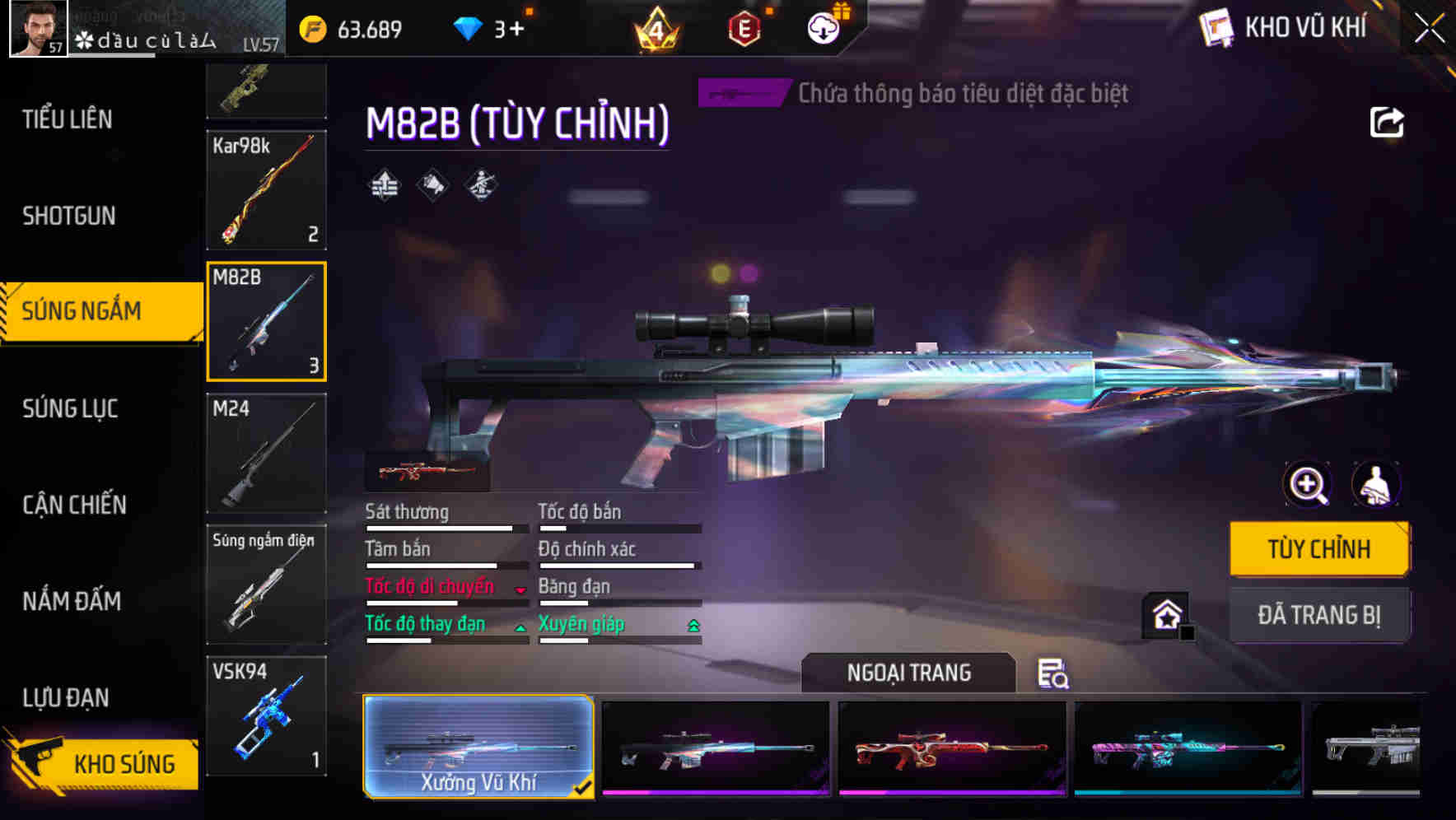The image size is (1456, 820).
Task: Select the character preview icon beside the magnifier
Action: [x=1377, y=485]
